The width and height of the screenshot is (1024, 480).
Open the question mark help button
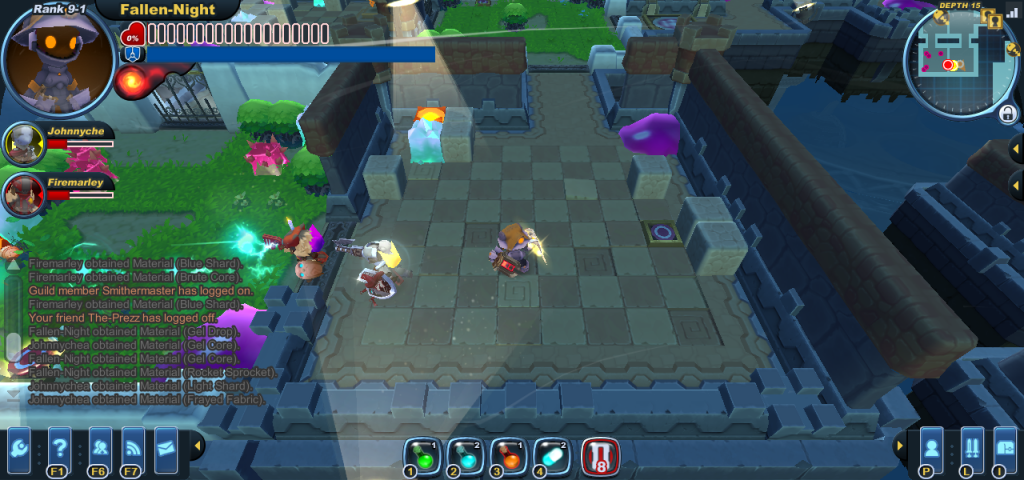(59, 444)
